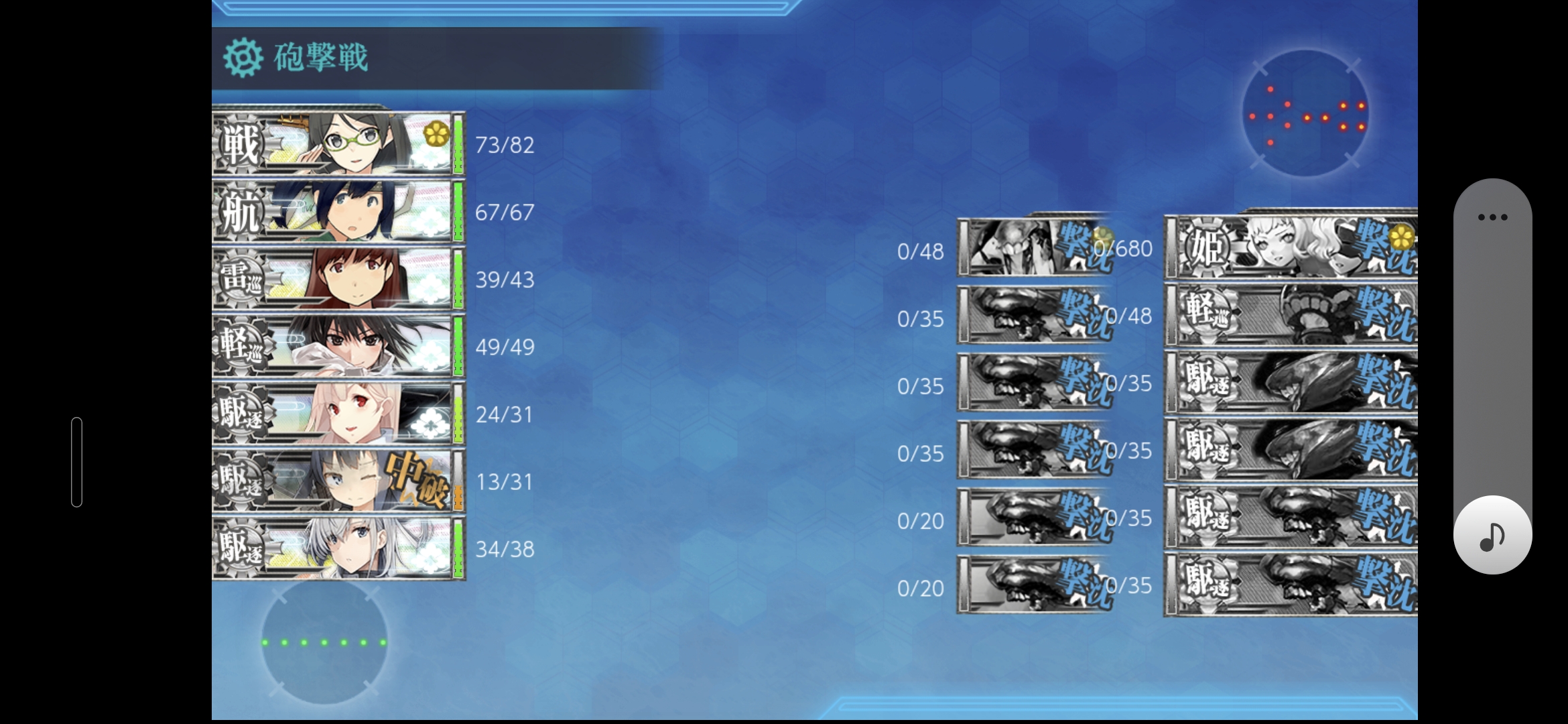Click the gear icon beside 砲撃戦
This screenshot has width=1568, height=724.
pos(243,58)
